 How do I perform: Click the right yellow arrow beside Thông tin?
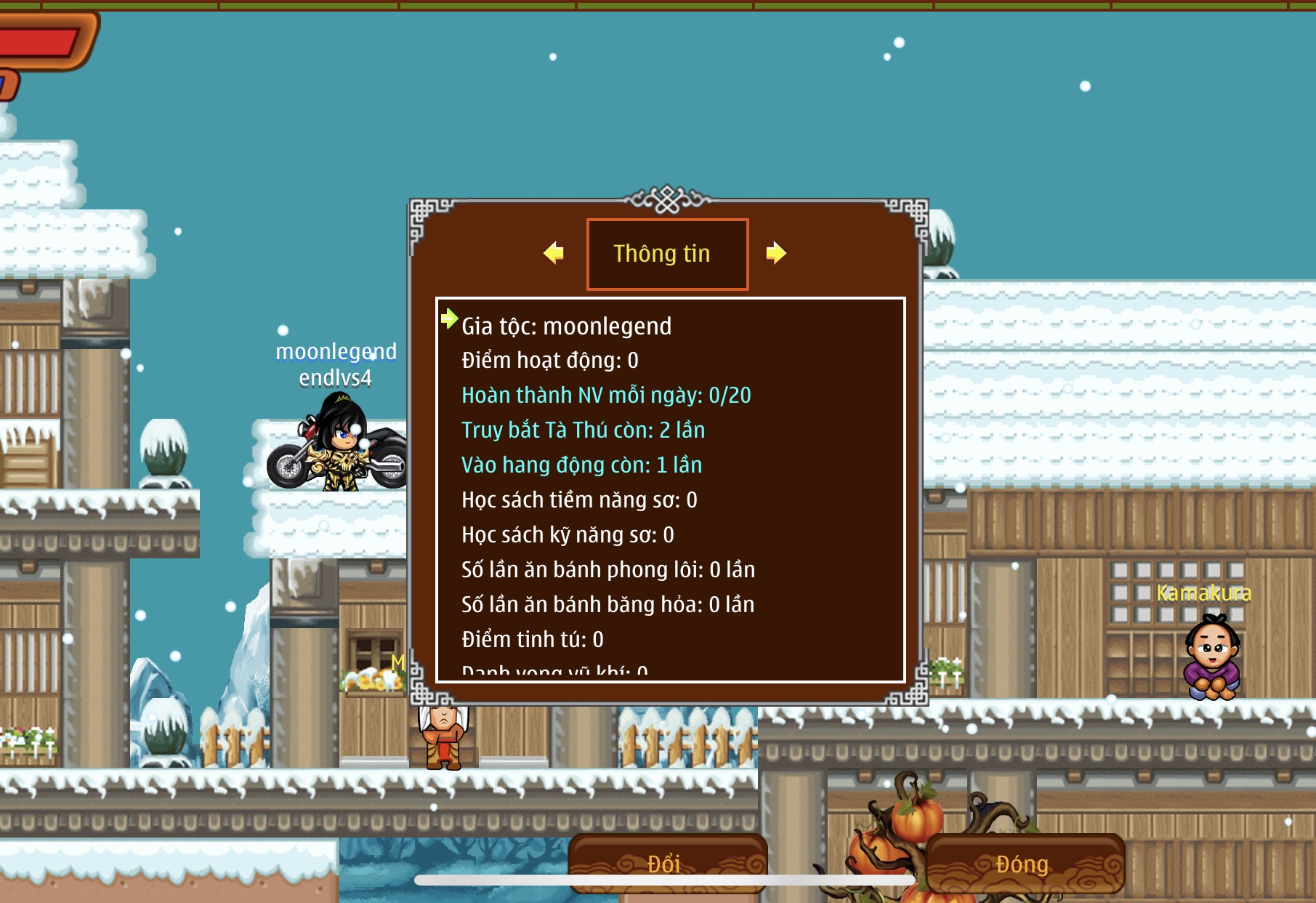tap(775, 253)
